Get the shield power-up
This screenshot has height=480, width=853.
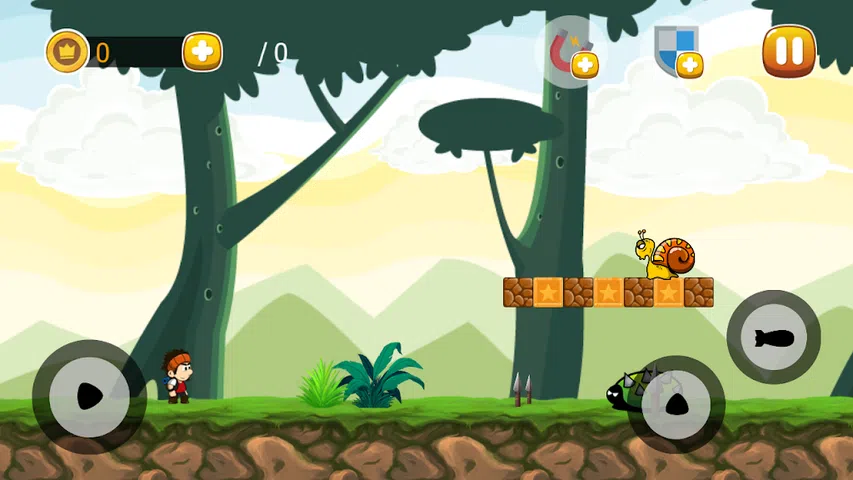(677, 51)
